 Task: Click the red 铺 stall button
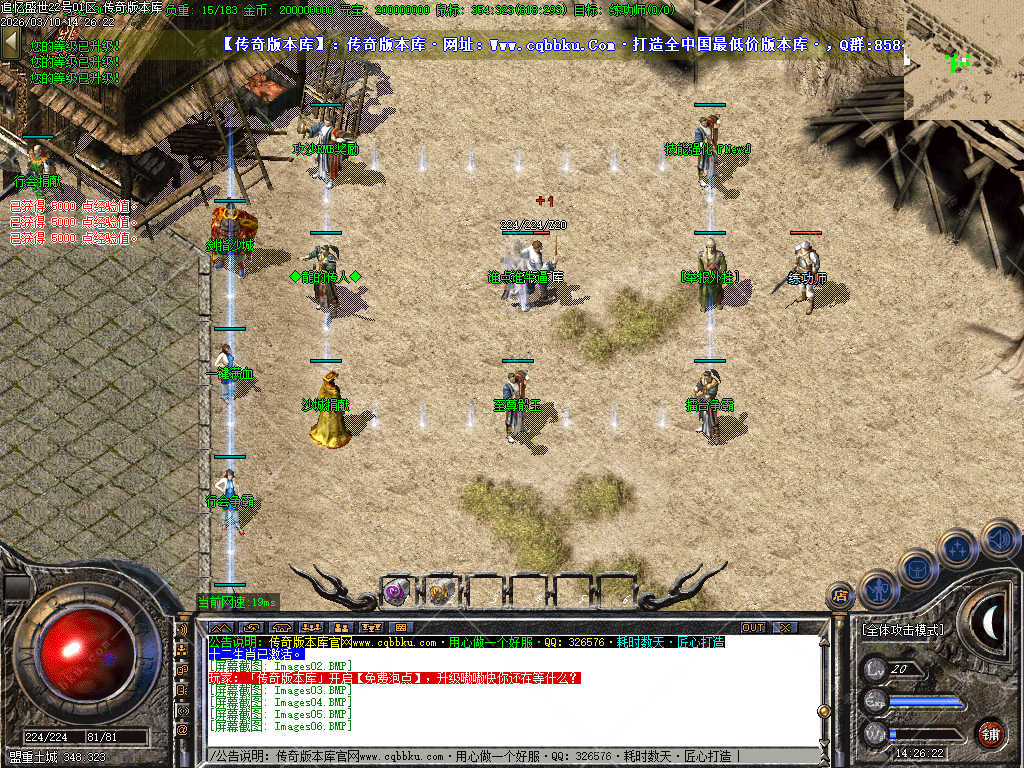tap(990, 733)
